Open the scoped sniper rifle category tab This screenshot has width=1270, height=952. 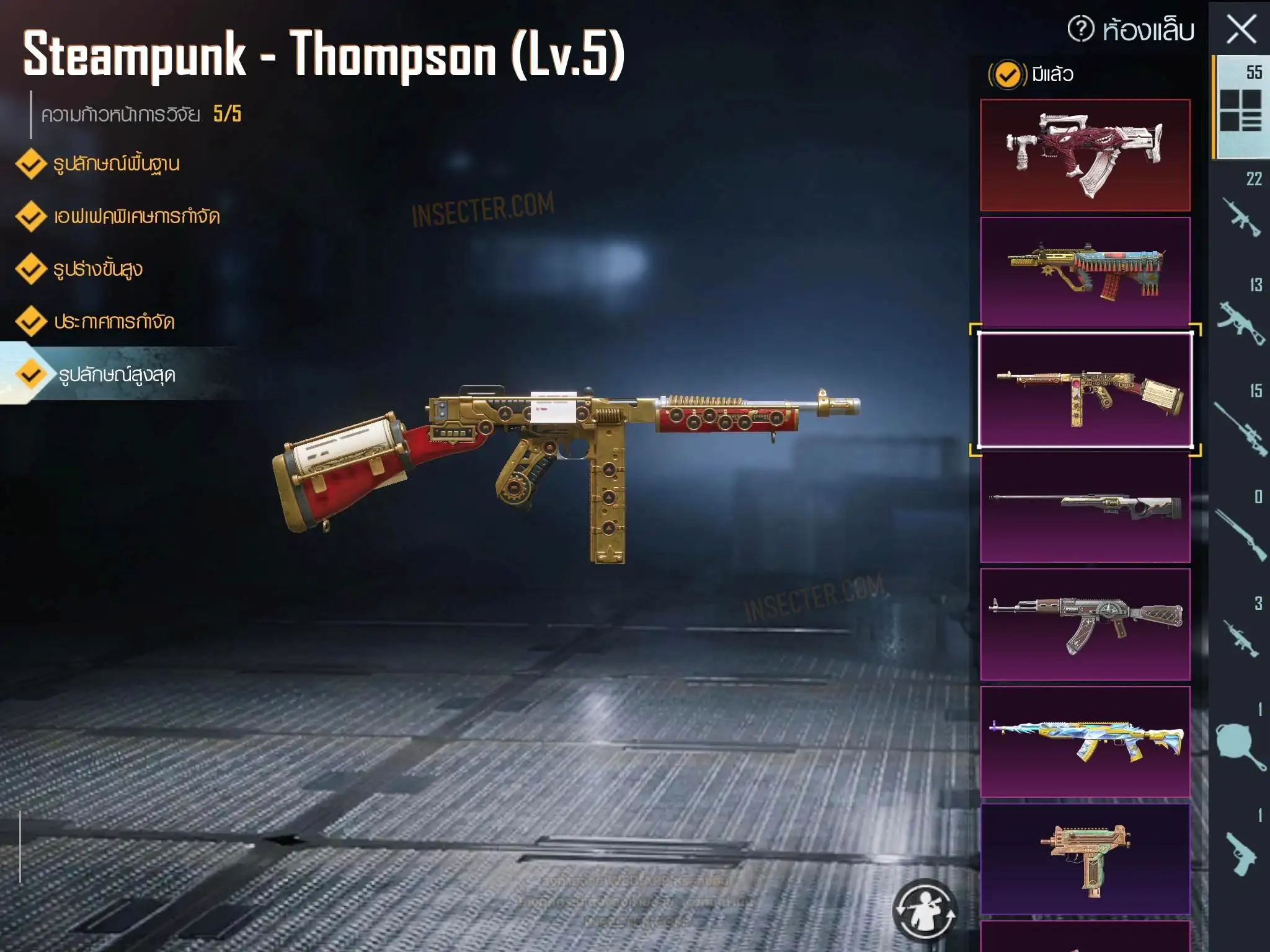(x=1240, y=423)
